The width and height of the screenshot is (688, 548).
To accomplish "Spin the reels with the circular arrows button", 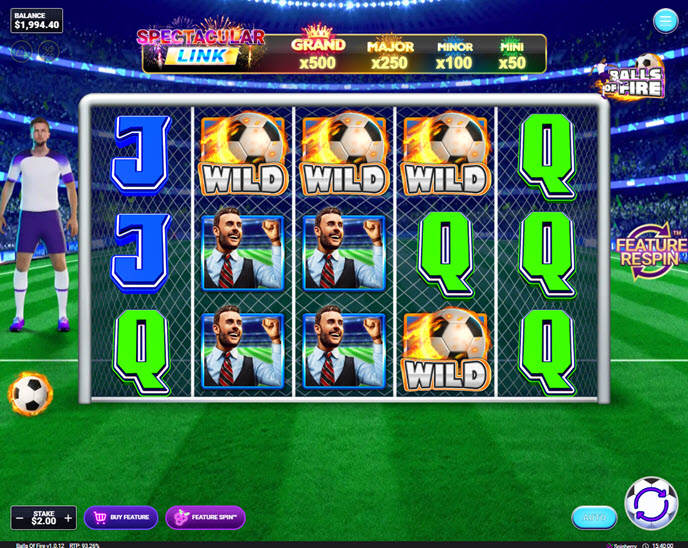I will coord(651,503).
